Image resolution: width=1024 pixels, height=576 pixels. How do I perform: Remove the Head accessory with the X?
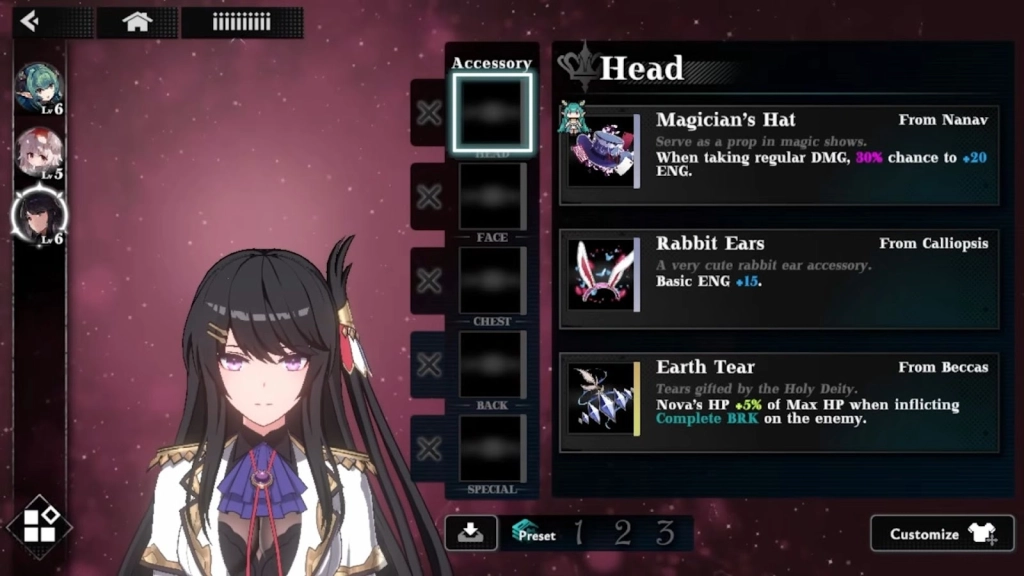(x=429, y=113)
